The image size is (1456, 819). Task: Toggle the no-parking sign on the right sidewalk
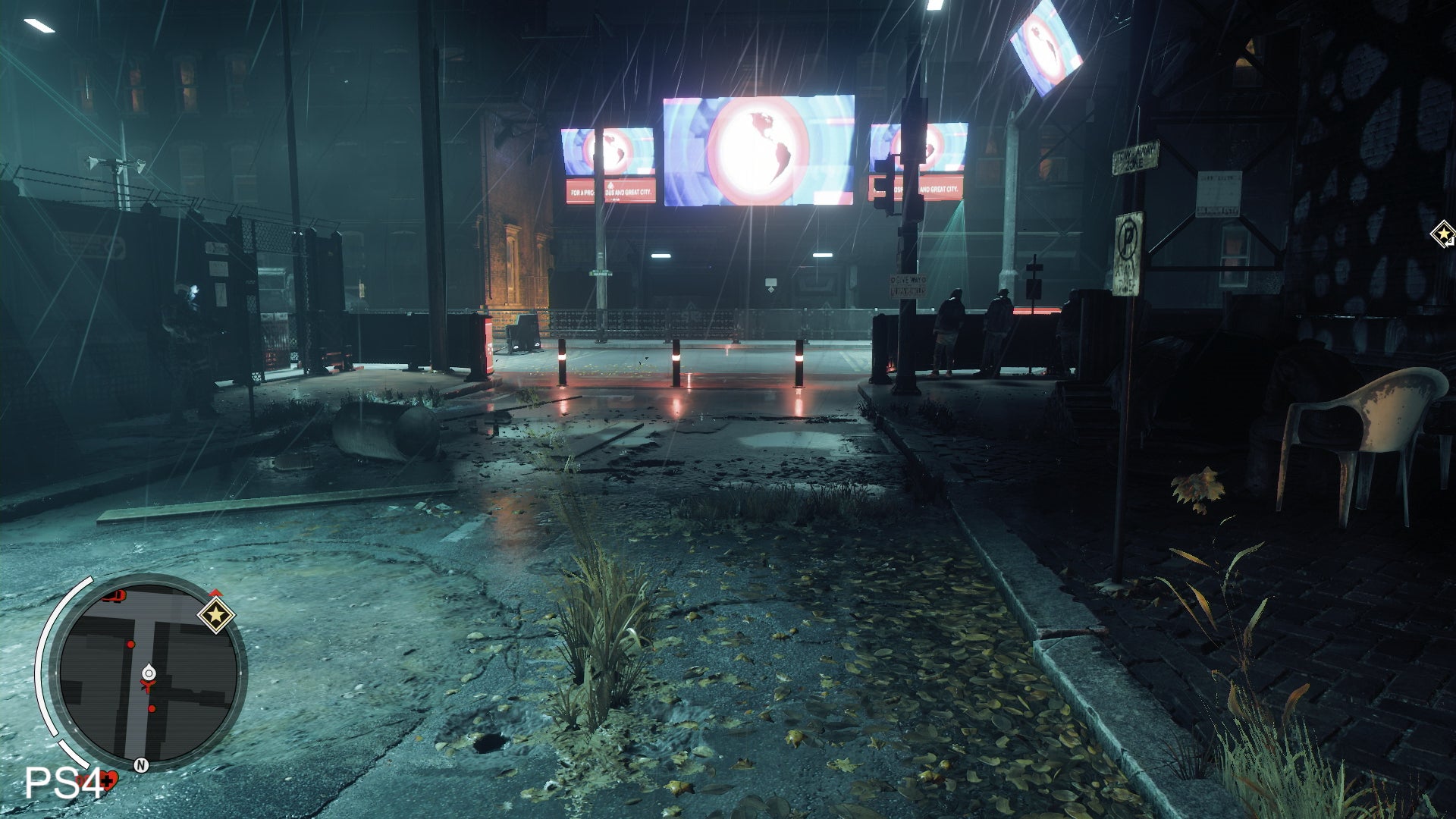coord(1129,237)
